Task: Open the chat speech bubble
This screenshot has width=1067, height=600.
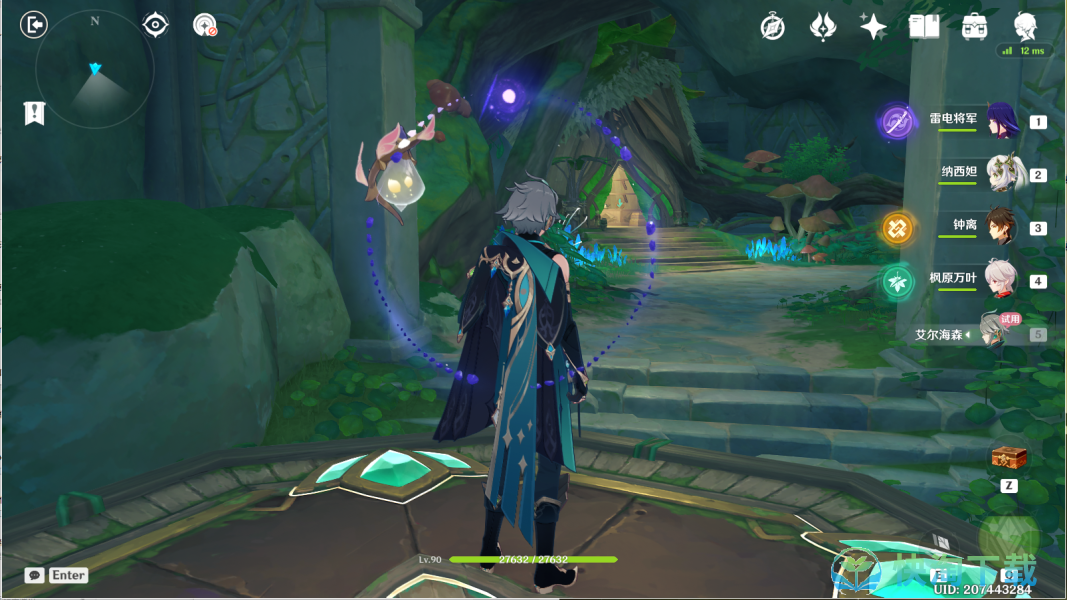Action: point(35,575)
